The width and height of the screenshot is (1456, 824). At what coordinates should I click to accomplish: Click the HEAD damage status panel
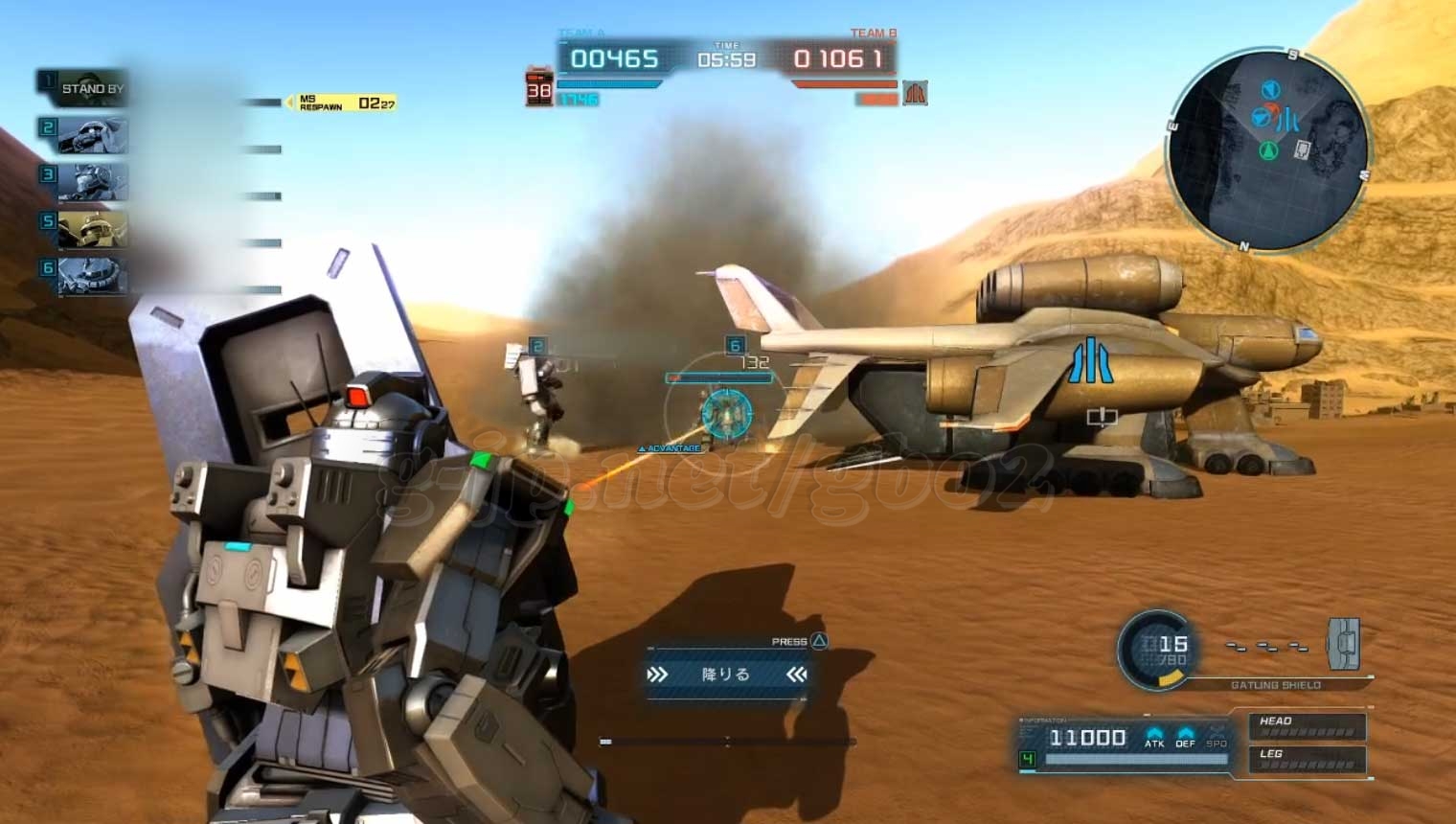click(1307, 726)
